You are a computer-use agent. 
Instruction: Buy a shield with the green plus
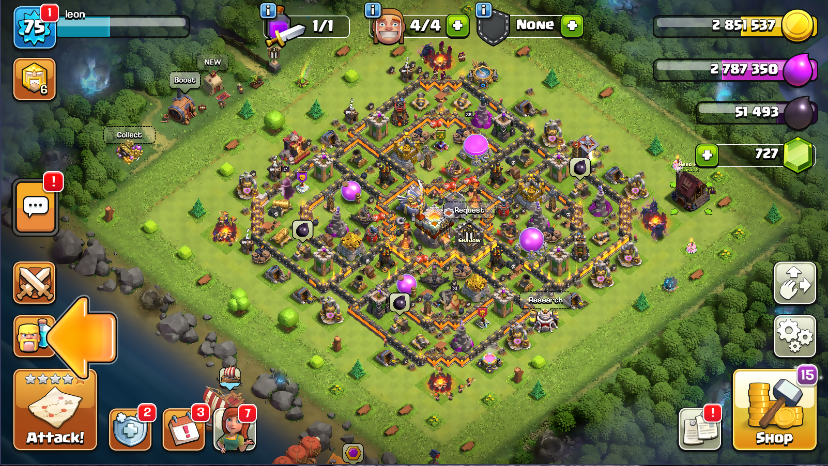tap(571, 25)
